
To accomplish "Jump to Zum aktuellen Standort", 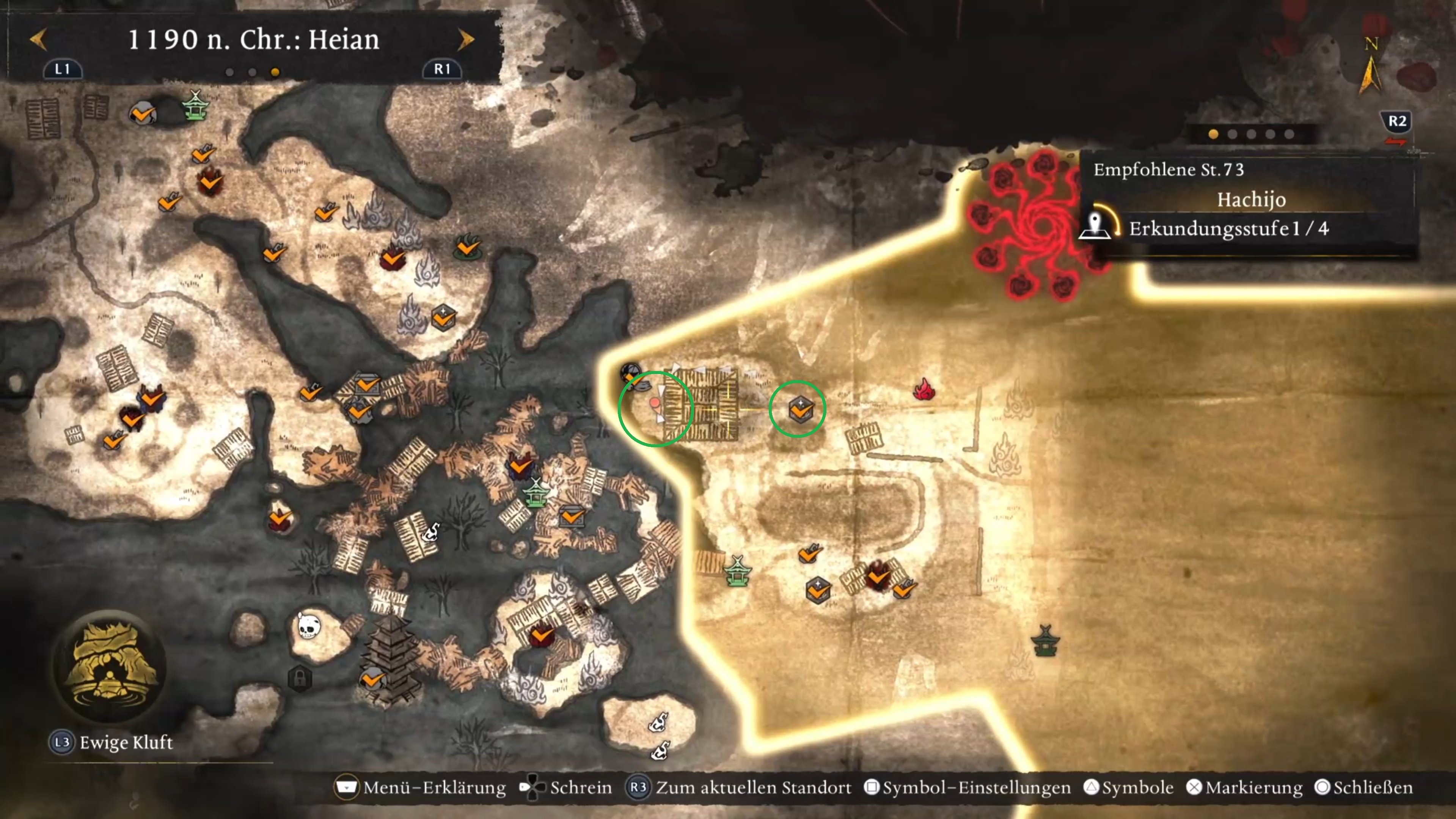I will [x=739, y=788].
